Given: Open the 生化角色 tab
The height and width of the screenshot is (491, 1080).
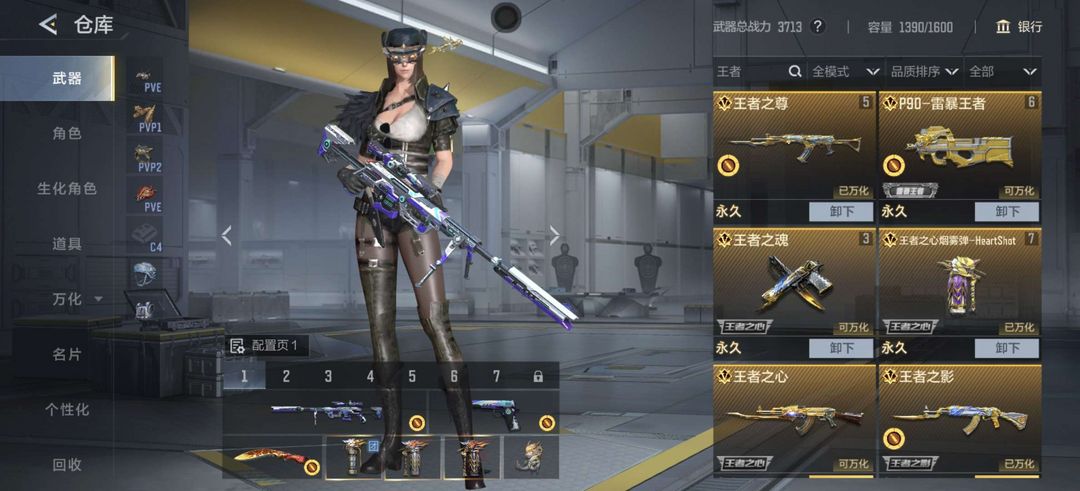Looking at the screenshot, I should click(x=67, y=188).
